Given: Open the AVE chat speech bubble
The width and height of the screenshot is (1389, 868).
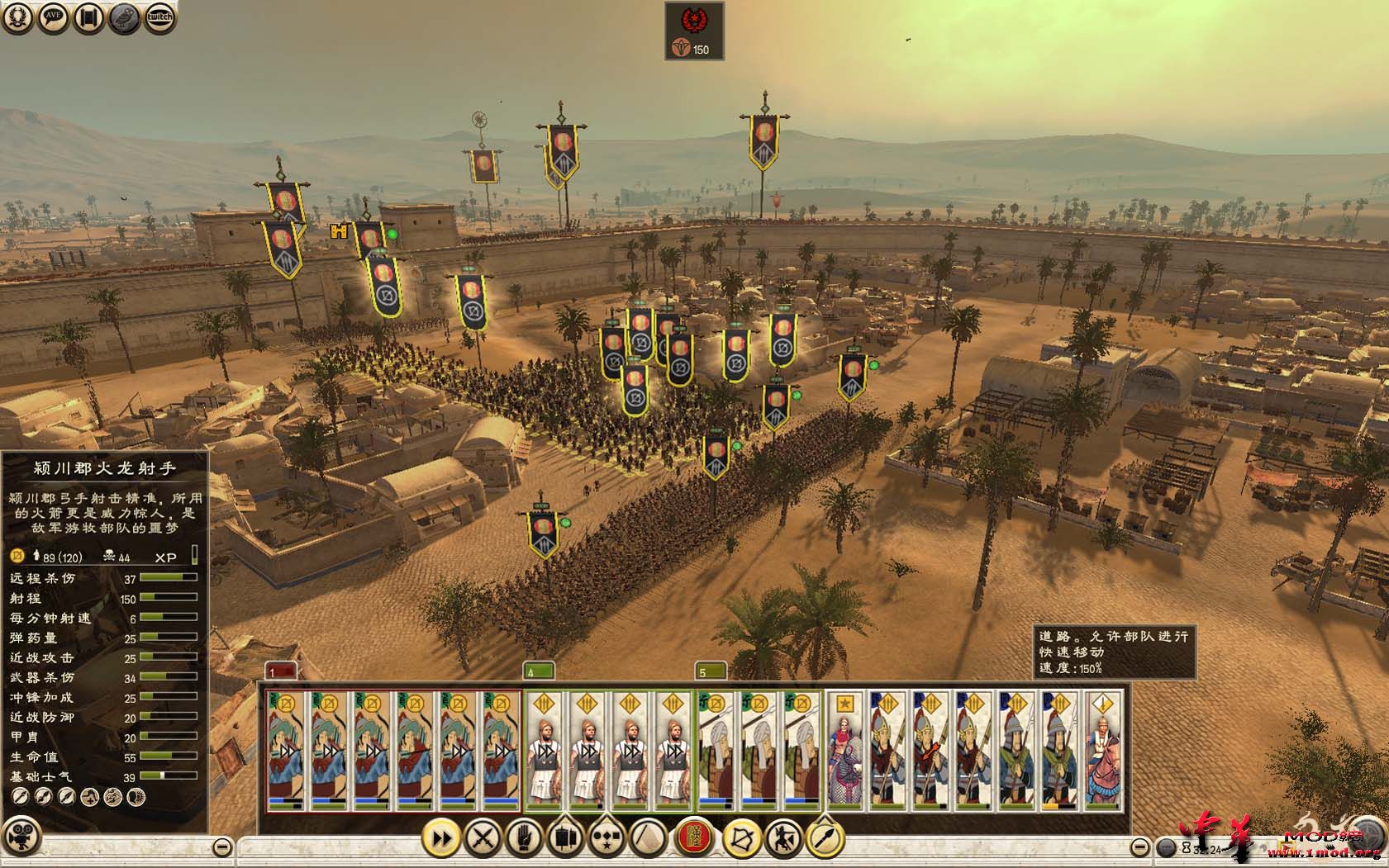Looking at the screenshot, I should 54,18.
